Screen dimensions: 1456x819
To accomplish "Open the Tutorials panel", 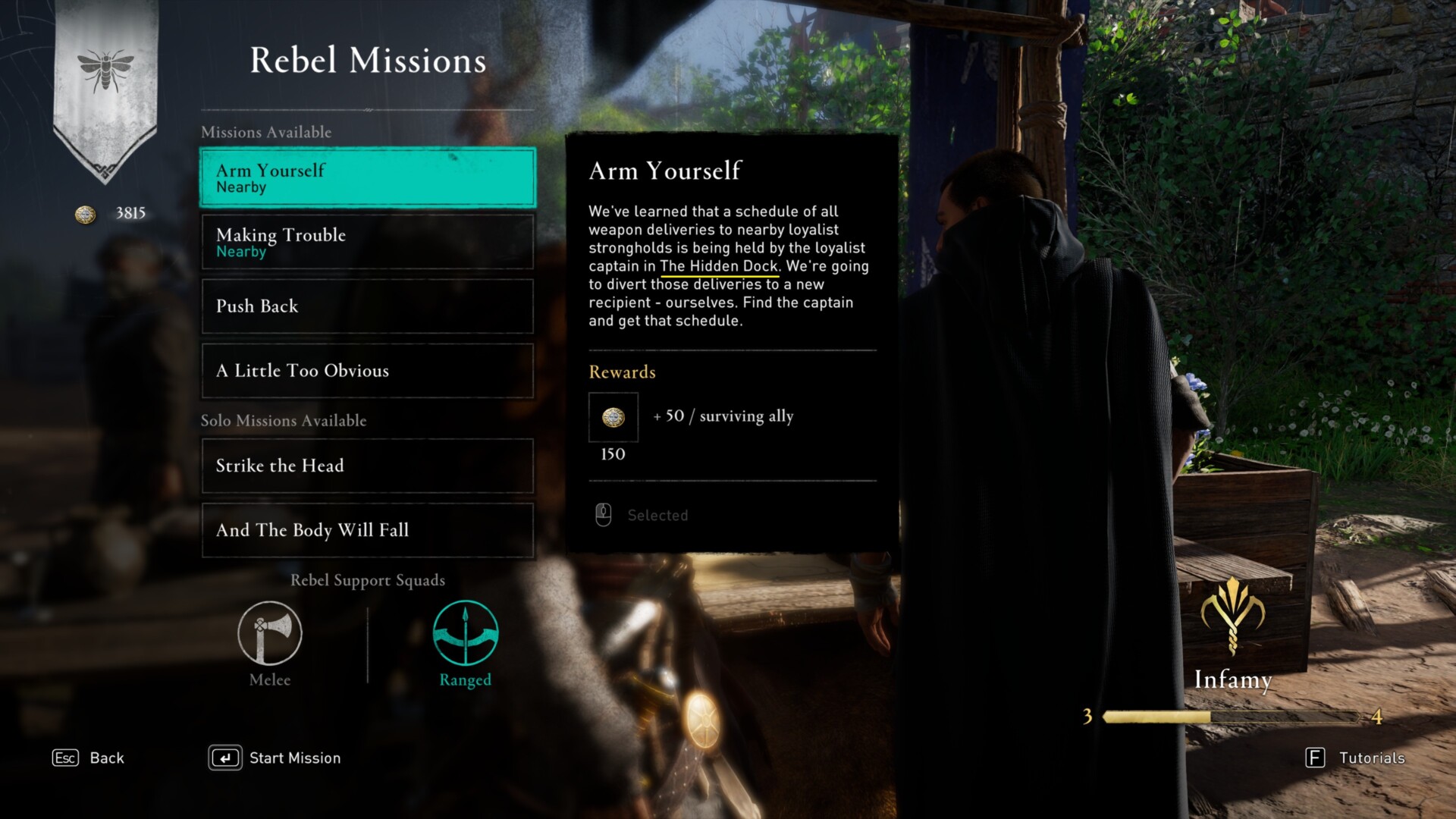I will 1355,758.
